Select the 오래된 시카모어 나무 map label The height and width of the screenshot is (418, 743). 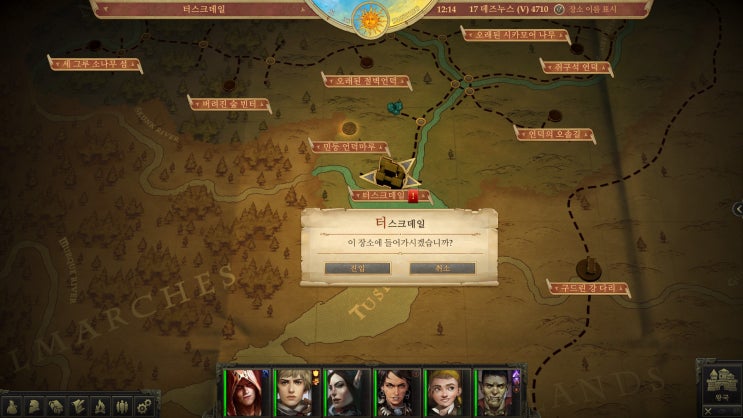(506, 33)
